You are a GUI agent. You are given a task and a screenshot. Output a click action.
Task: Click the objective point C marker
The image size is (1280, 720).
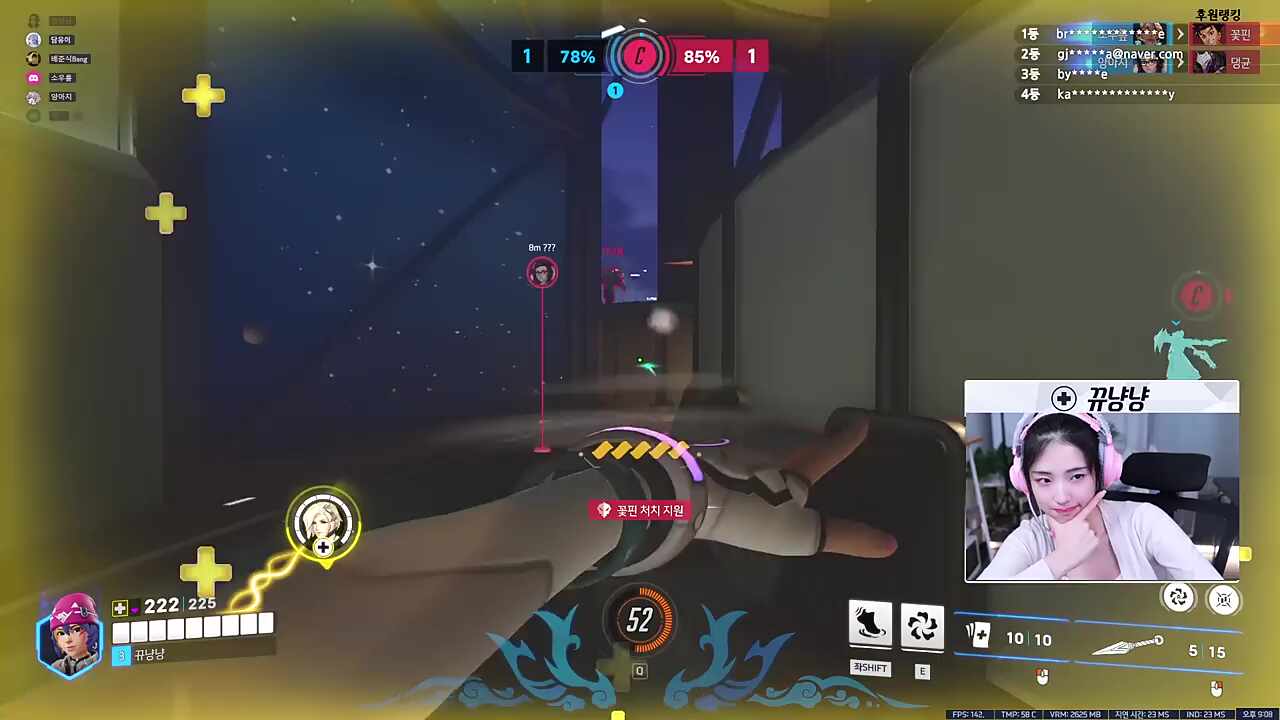tap(640, 57)
